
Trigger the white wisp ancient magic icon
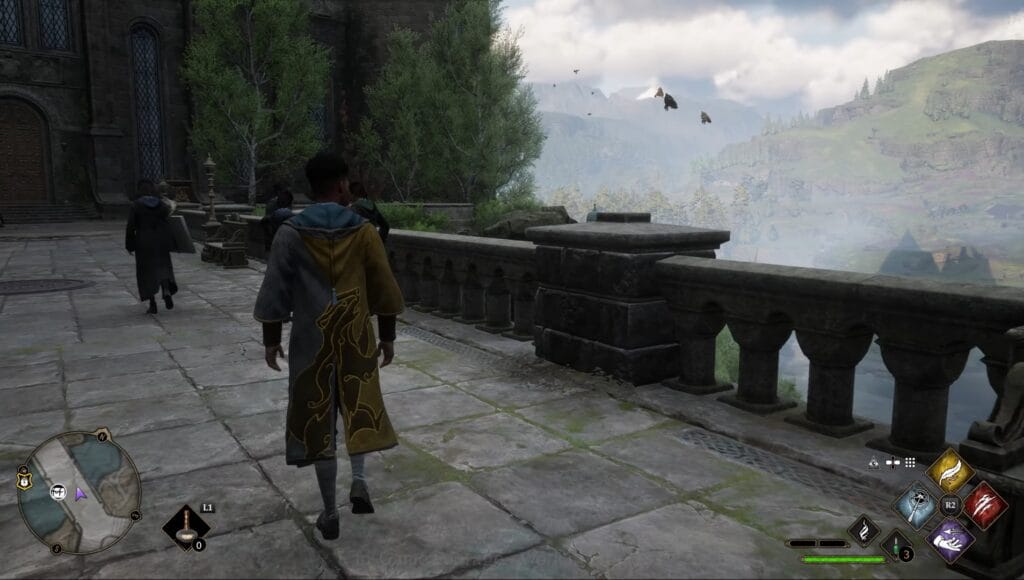(864, 530)
